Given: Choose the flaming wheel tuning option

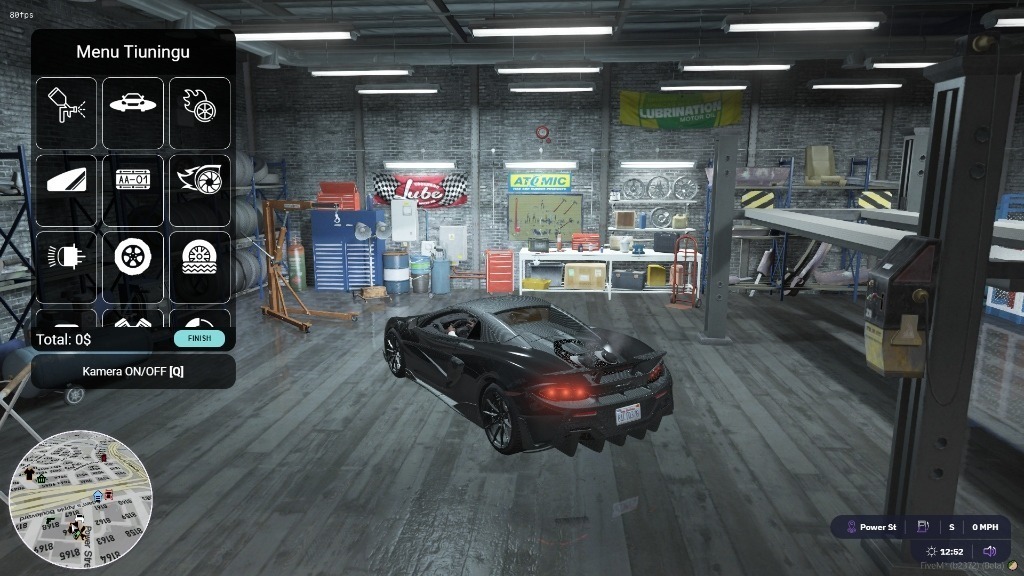Looking at the screenshot, I should pyautogui.click(x=199, y=113).
